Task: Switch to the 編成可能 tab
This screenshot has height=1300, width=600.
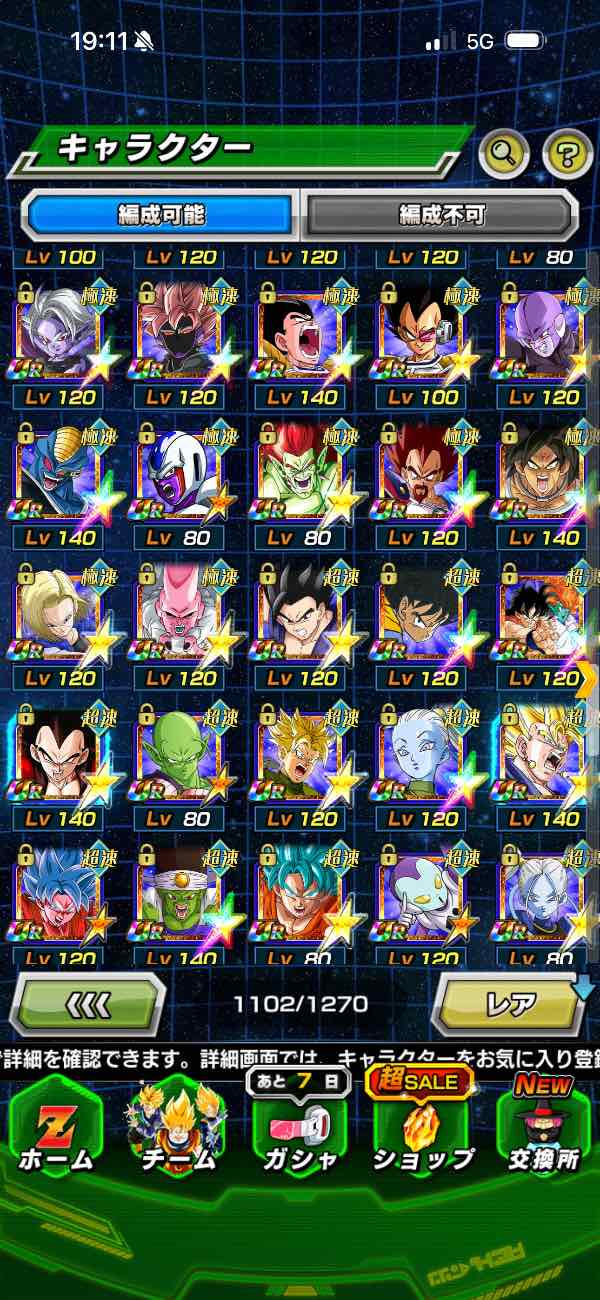Action: pos(161,214)
